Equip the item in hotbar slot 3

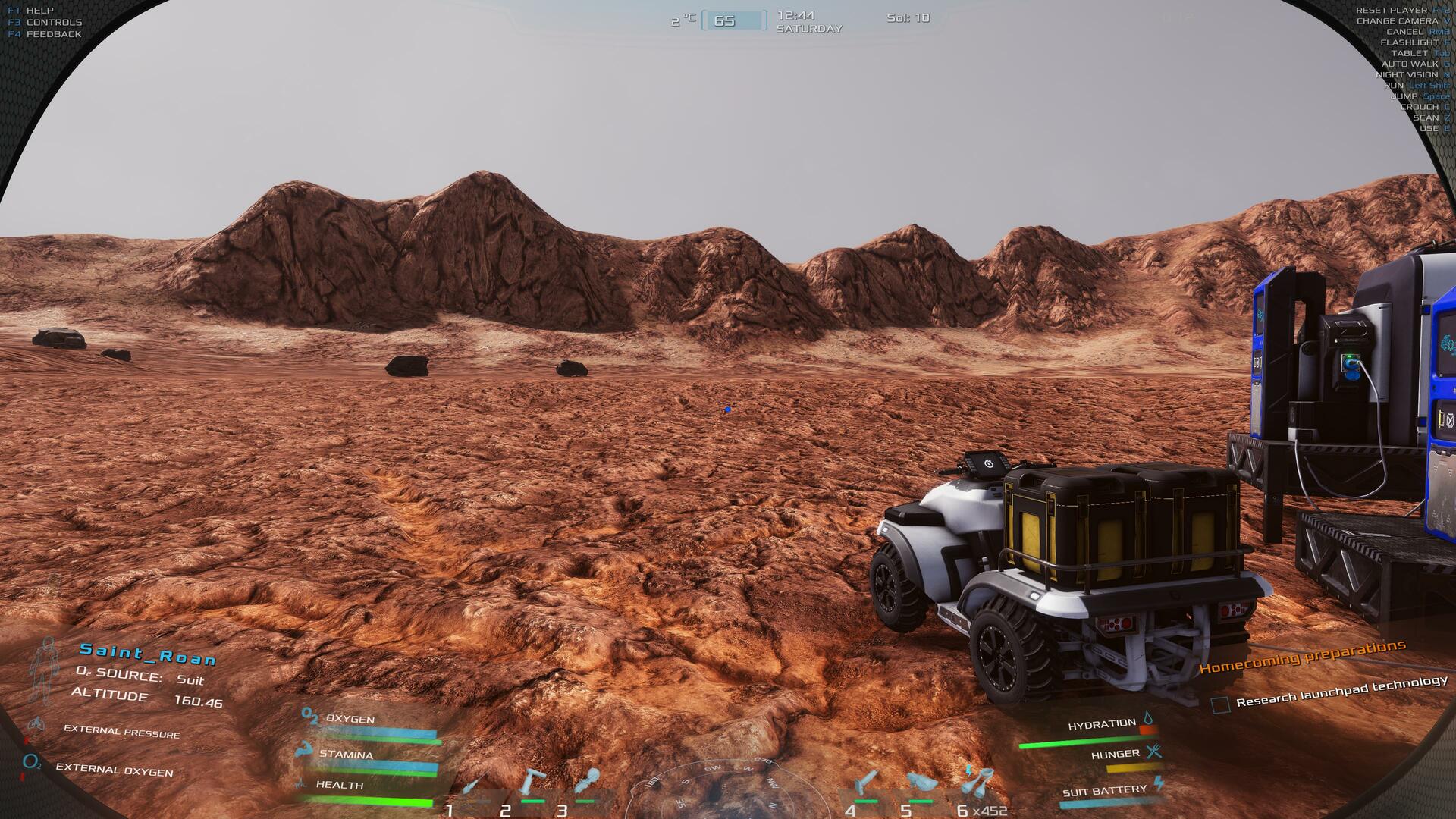[586, 782]
